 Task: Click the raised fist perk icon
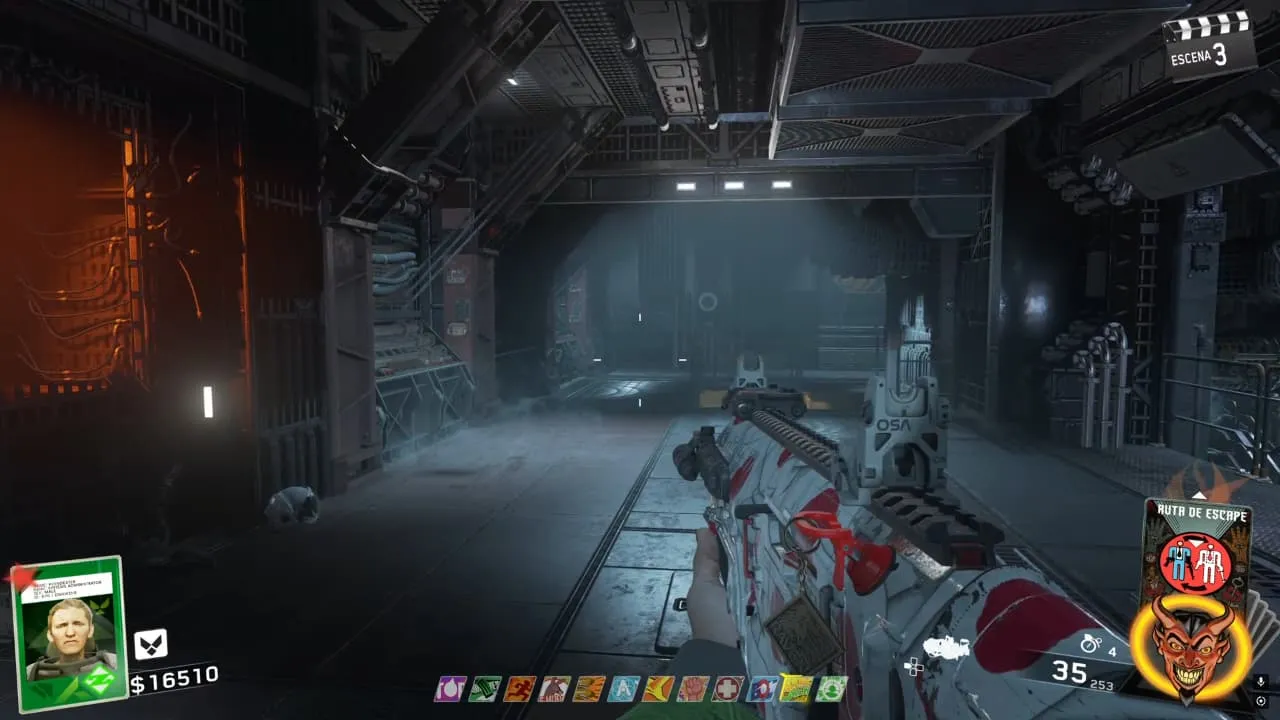pos(692,688)
